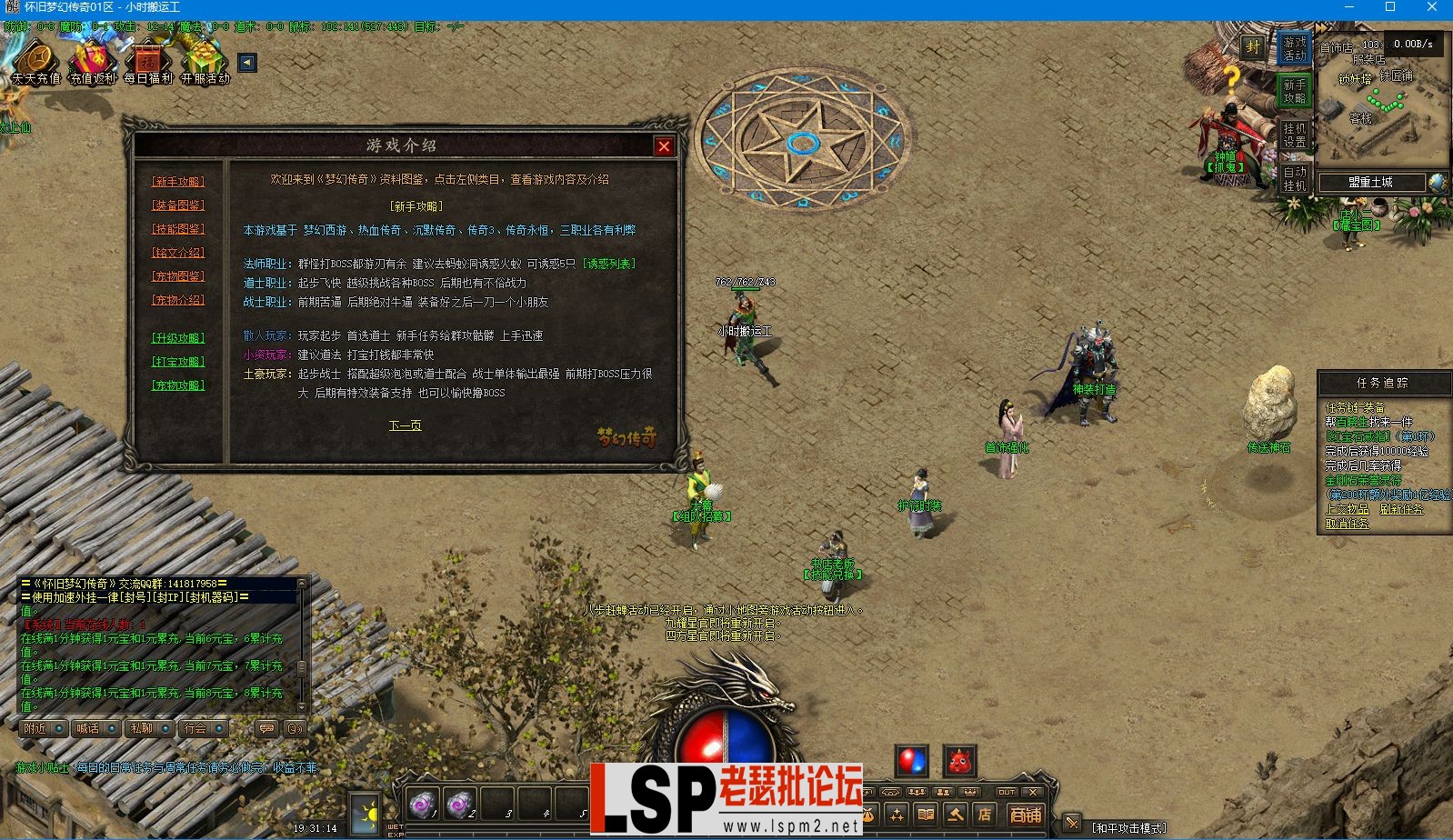Click the red pet icon above the hotbar

pyautogui.click(x=960, y=761)
